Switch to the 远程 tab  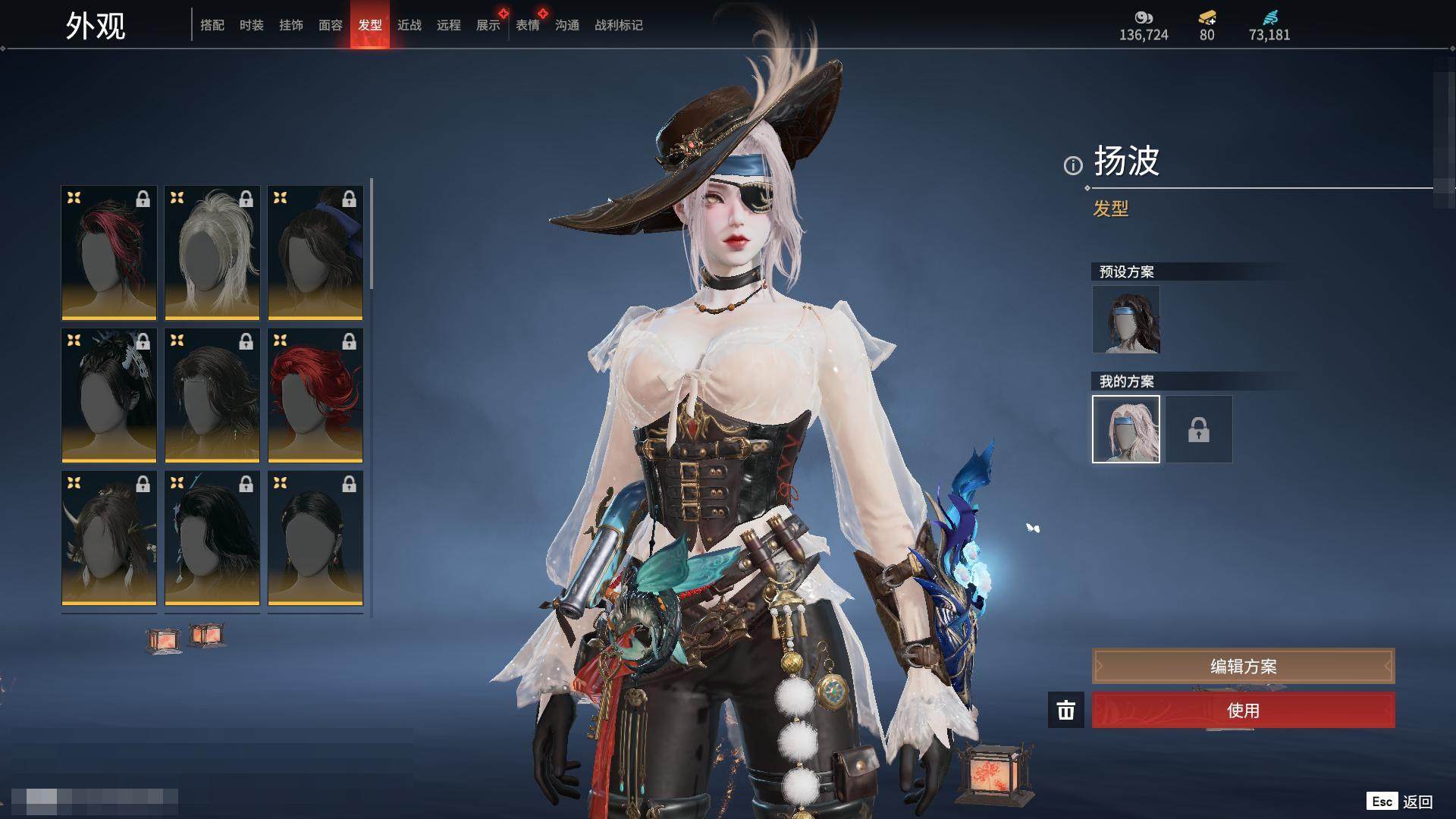[x=449, y=25]
